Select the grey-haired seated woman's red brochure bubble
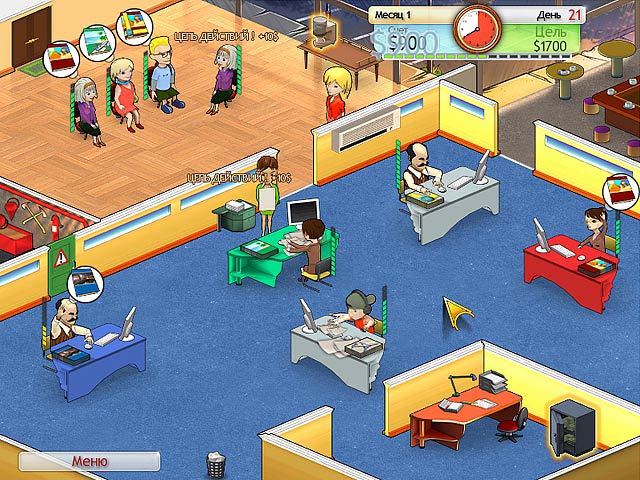 60,59
